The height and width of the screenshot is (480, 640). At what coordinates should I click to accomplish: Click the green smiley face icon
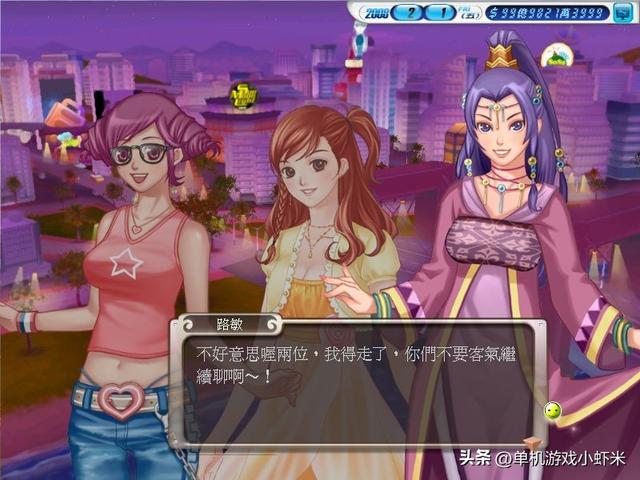[551, 411]
